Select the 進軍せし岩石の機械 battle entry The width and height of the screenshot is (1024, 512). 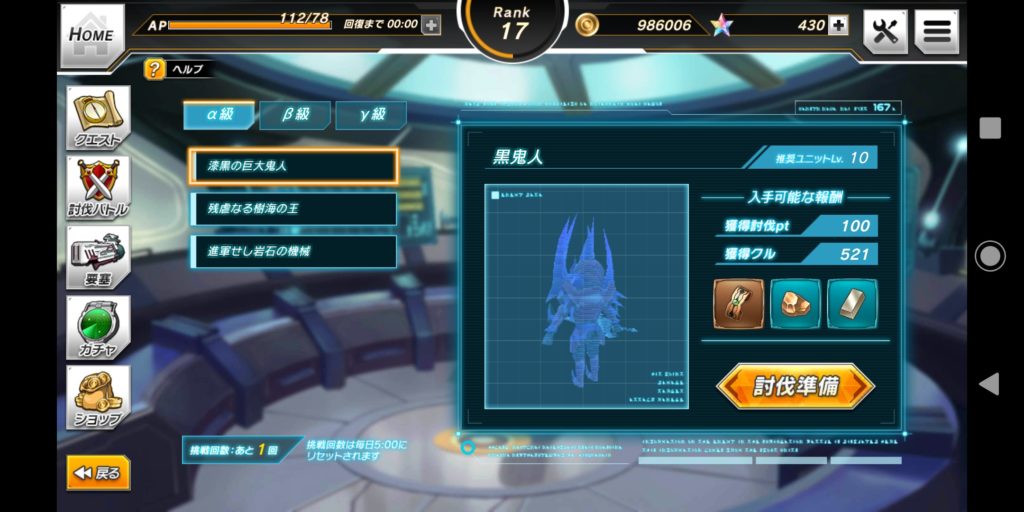(294, 251)
